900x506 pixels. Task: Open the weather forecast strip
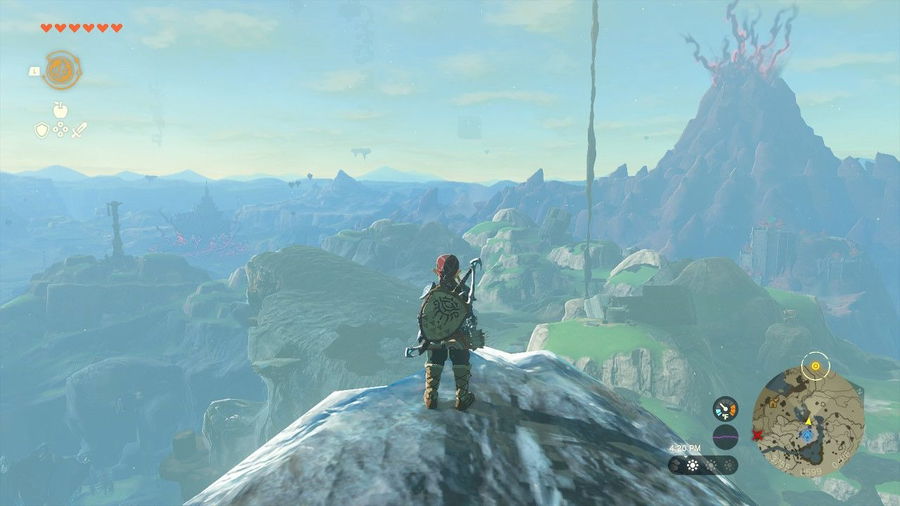click(703, 465)
